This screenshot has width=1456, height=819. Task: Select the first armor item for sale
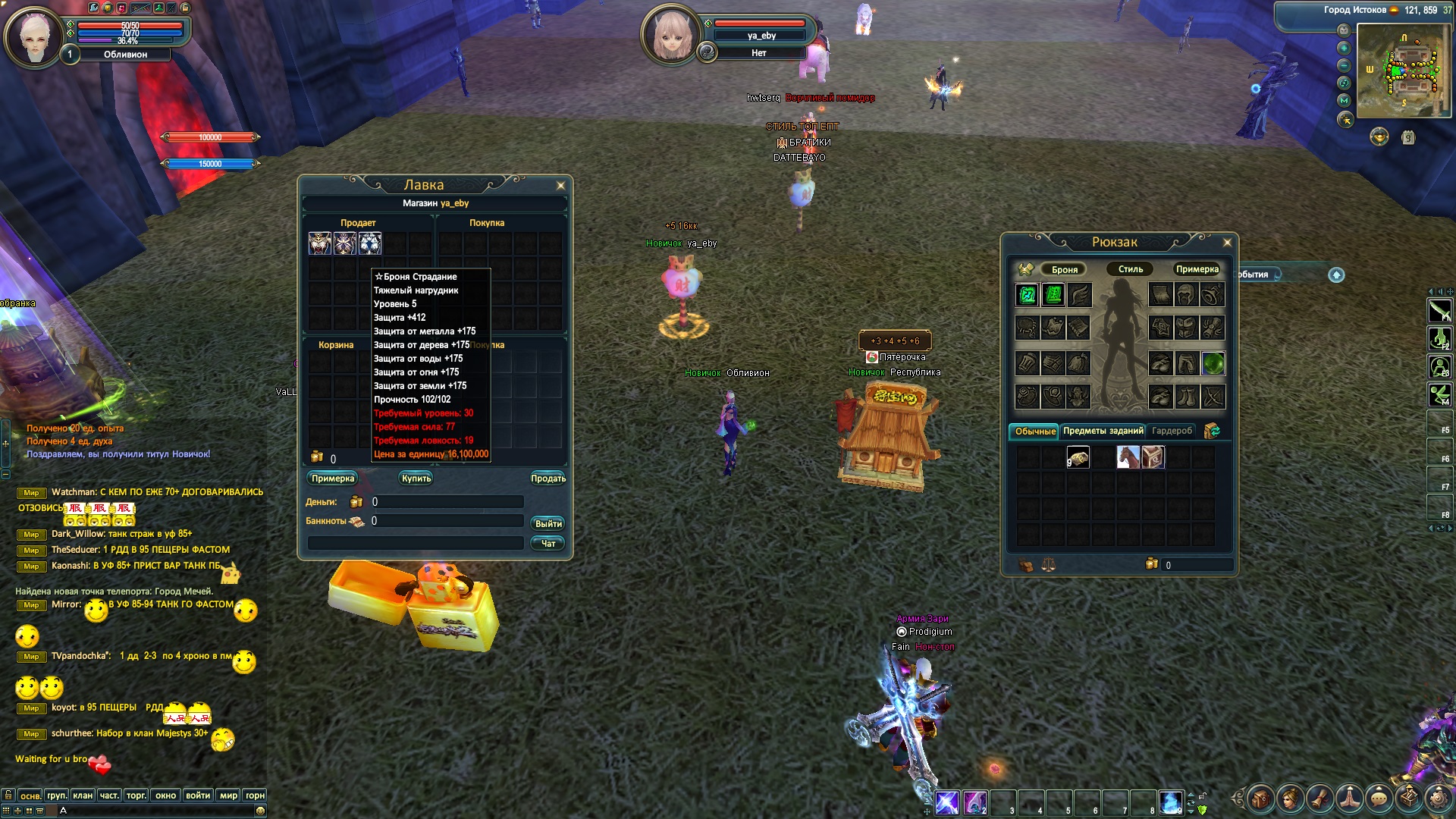[x=320, y=243]
